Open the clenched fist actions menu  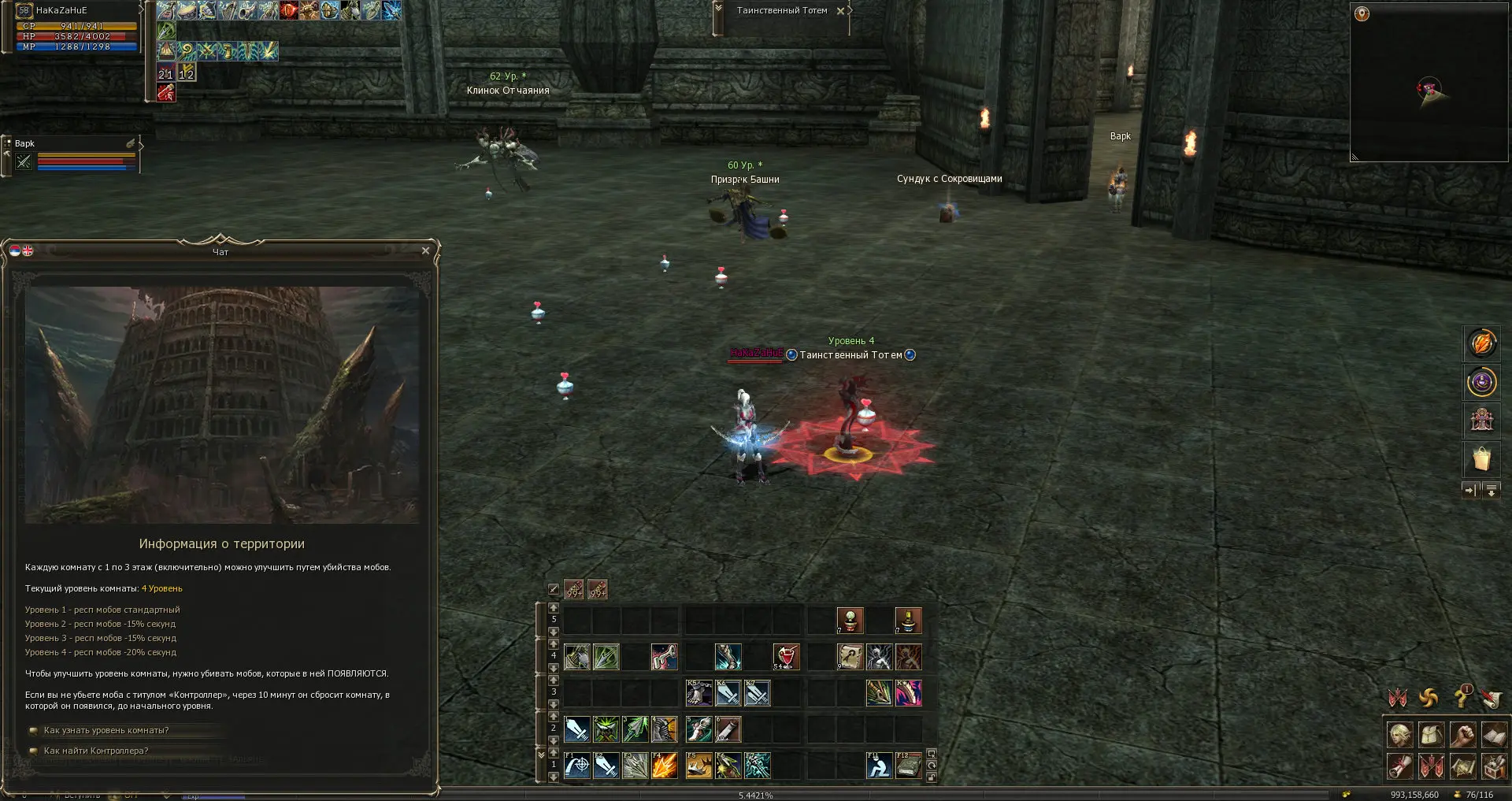pos(1462,735)
